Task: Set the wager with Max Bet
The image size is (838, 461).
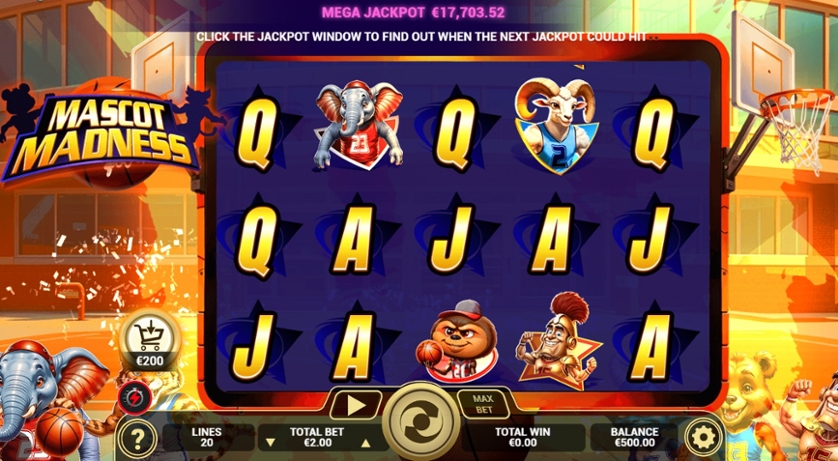Action: tap(483, 405)
